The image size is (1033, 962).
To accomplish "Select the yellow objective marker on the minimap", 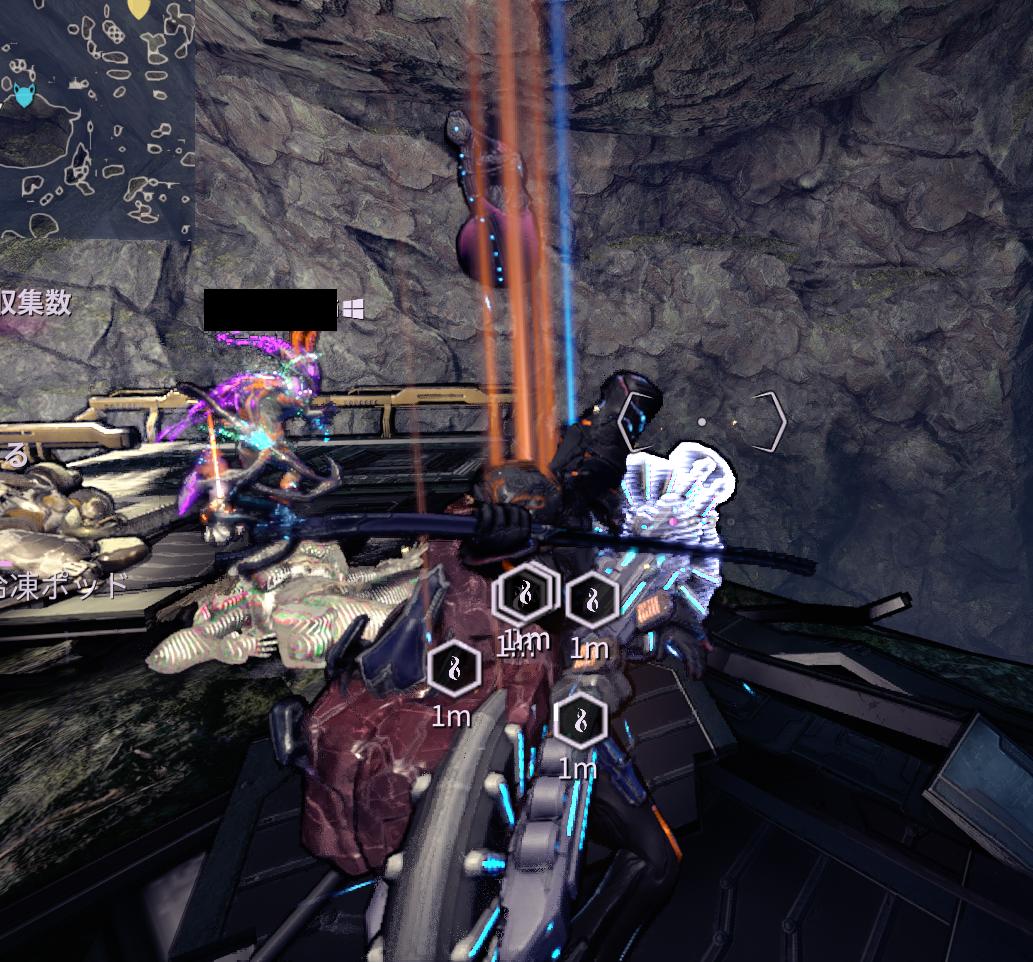I will tap(139, 9).
